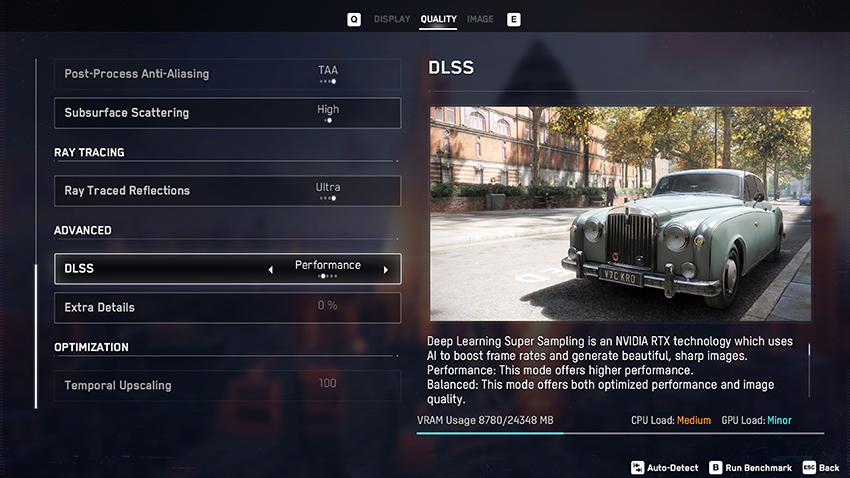Run Auto-Detect for graphics settings

click(x=668, y=467)
